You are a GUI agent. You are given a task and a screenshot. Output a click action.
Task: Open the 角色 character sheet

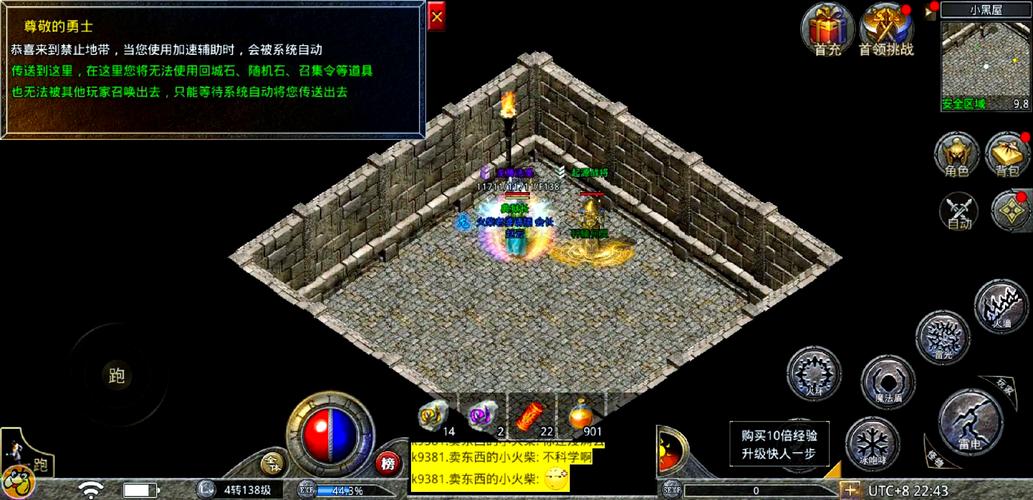coord(957,152)
